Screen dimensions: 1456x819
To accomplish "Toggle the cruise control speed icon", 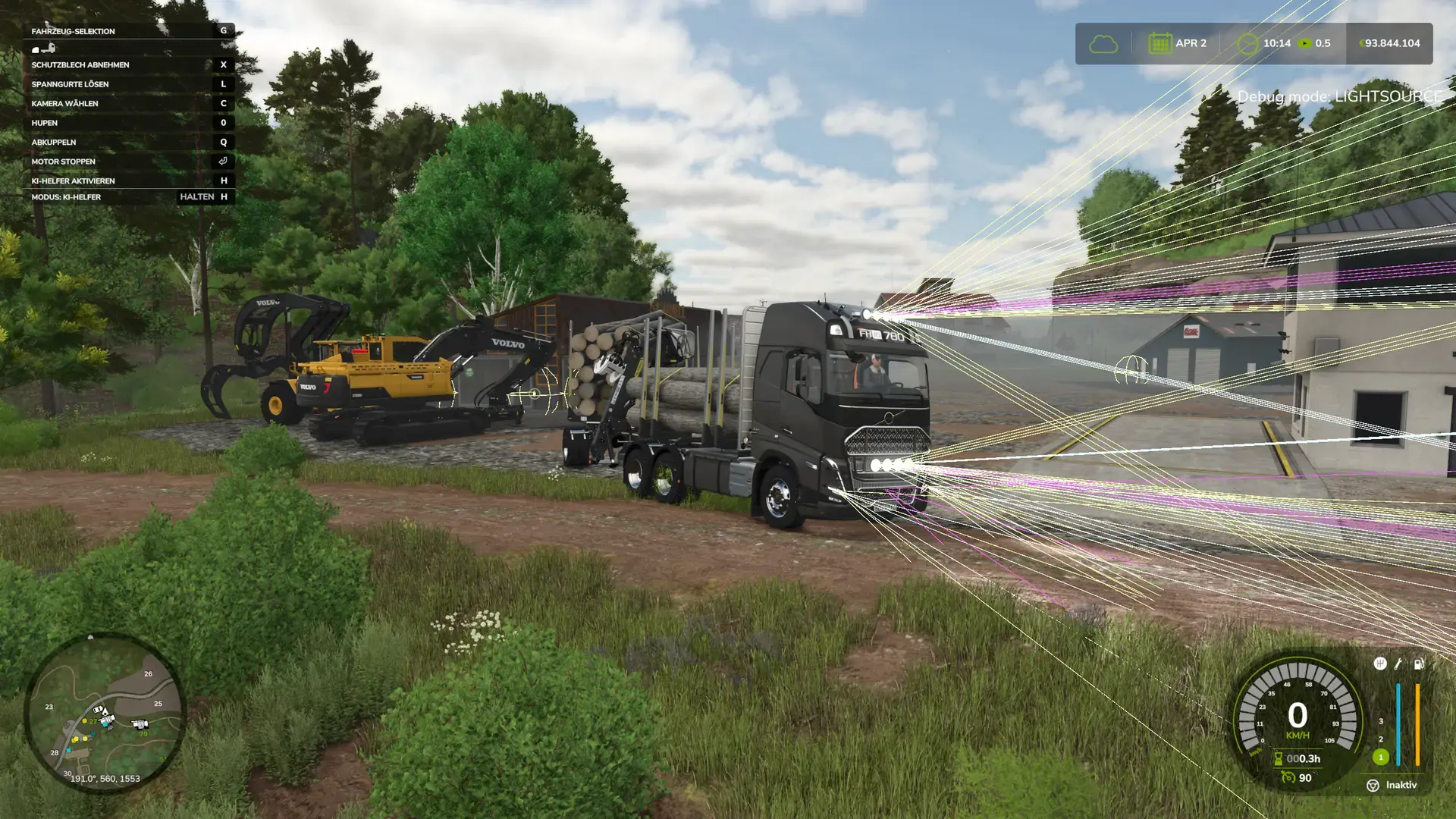I will 1288,777.
